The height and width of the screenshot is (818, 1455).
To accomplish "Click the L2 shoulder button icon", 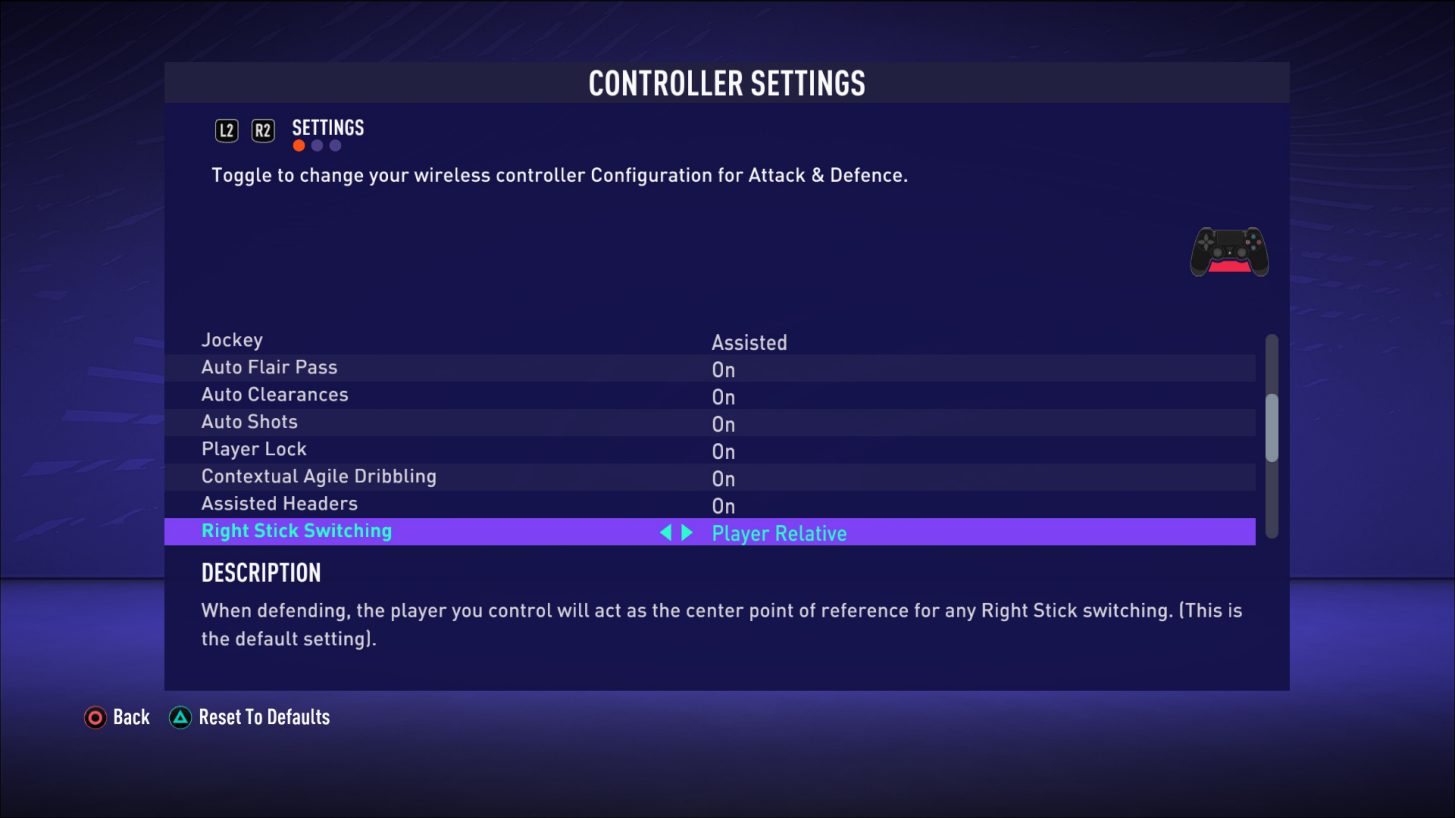I will coord(226,130).
